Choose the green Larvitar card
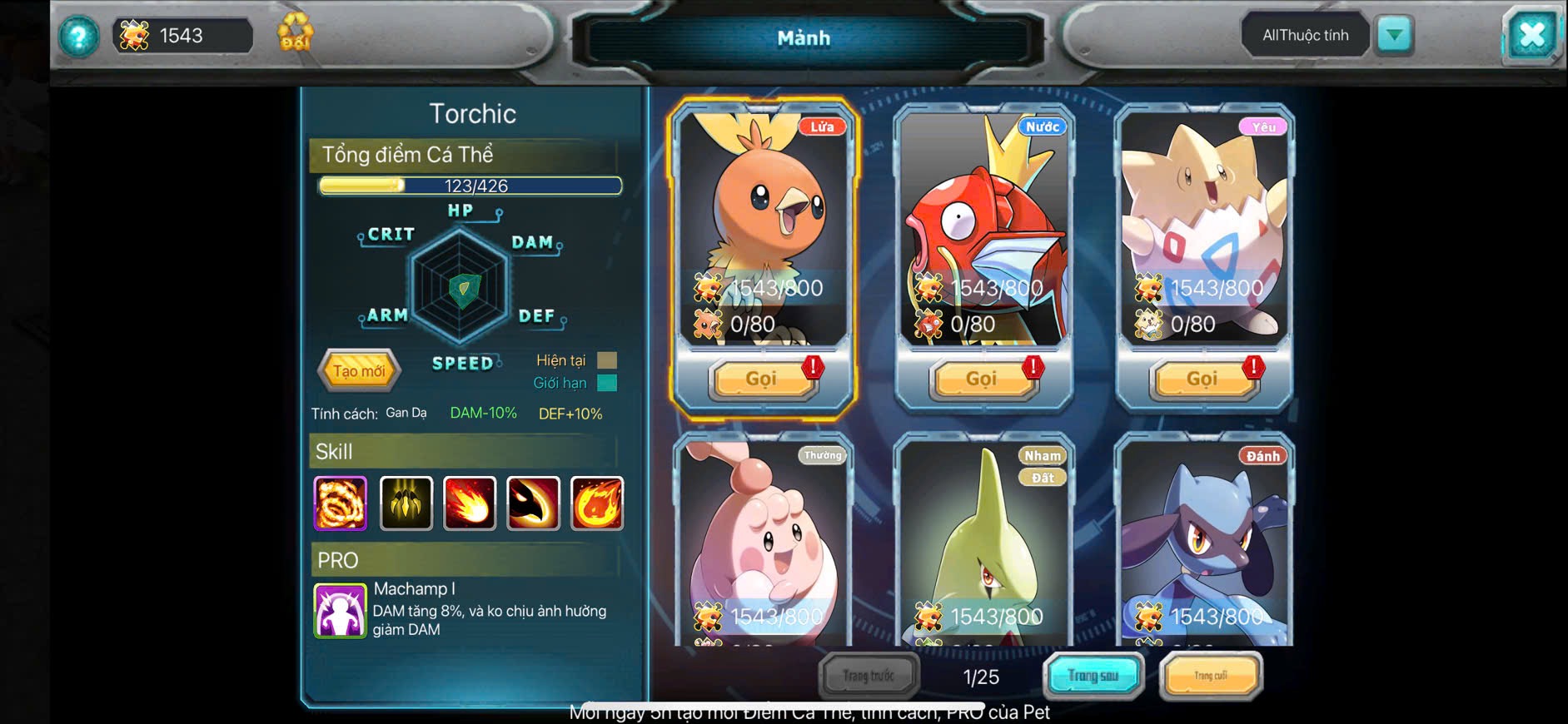This screenshot has height=724, width=1568. 983,541
